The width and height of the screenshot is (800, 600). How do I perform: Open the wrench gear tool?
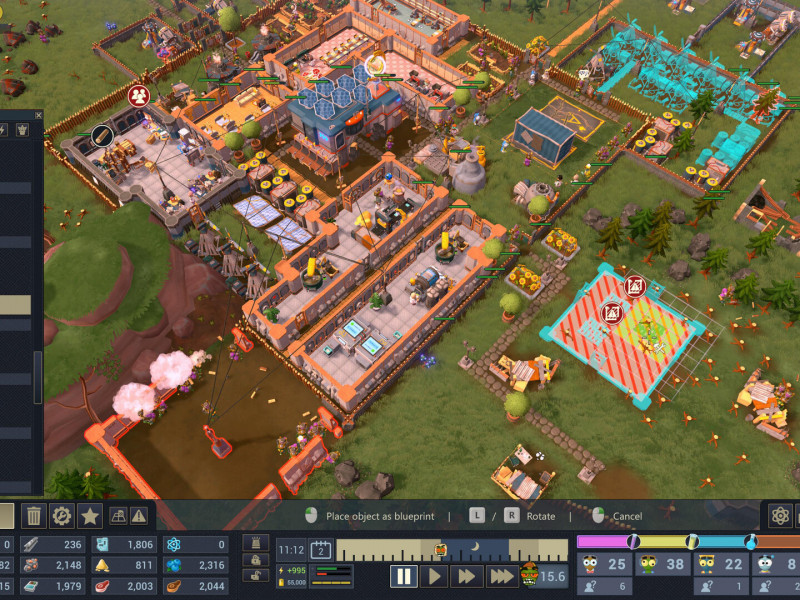(62, 516)
